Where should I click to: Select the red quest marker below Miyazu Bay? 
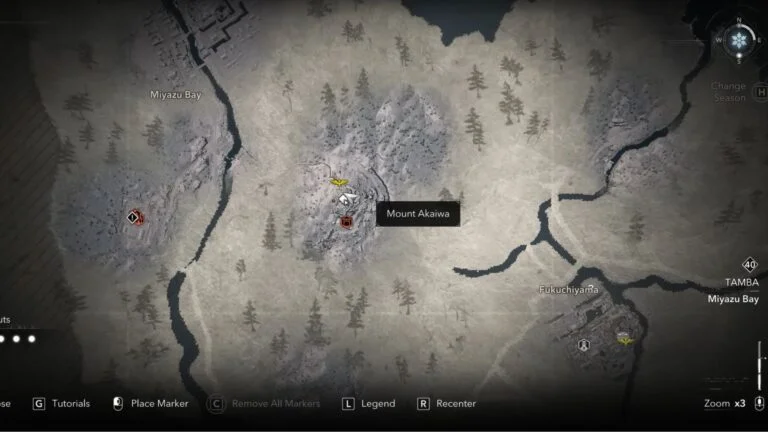(135, 216)
